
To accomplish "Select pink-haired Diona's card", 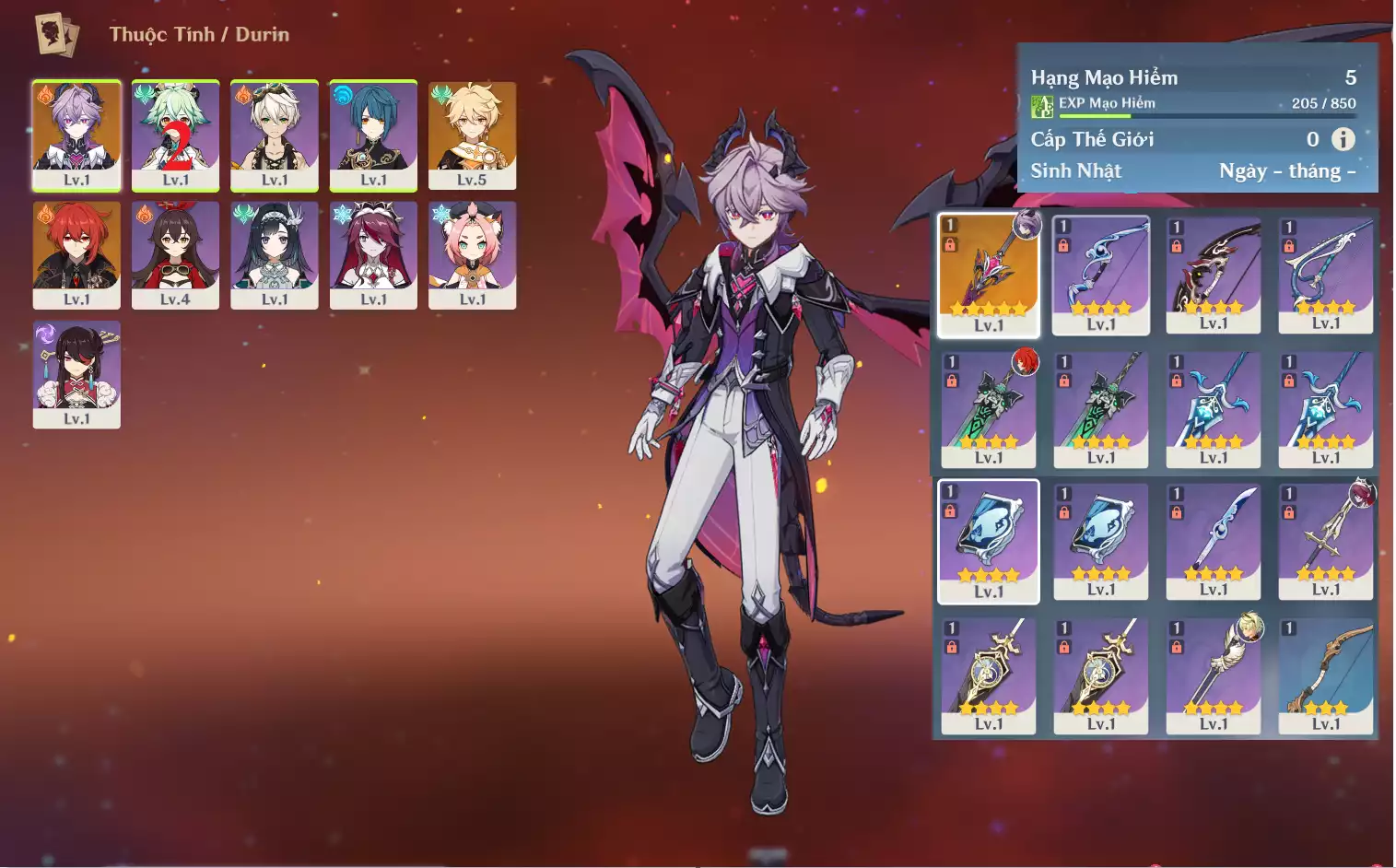I will pos(472,255).
